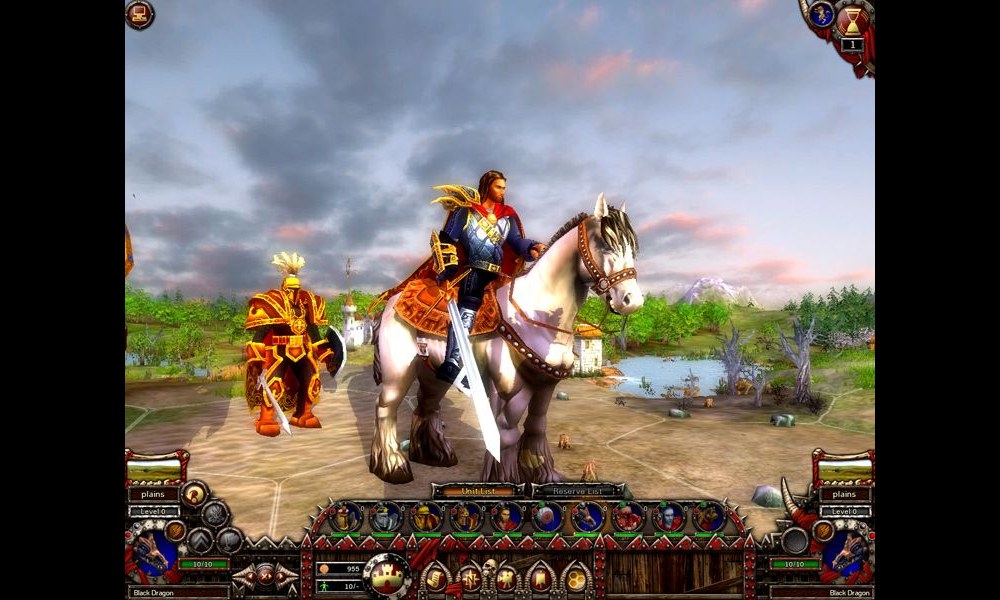Click the blue player crest icon
The image size is (1000, 600).
[822, 14]
